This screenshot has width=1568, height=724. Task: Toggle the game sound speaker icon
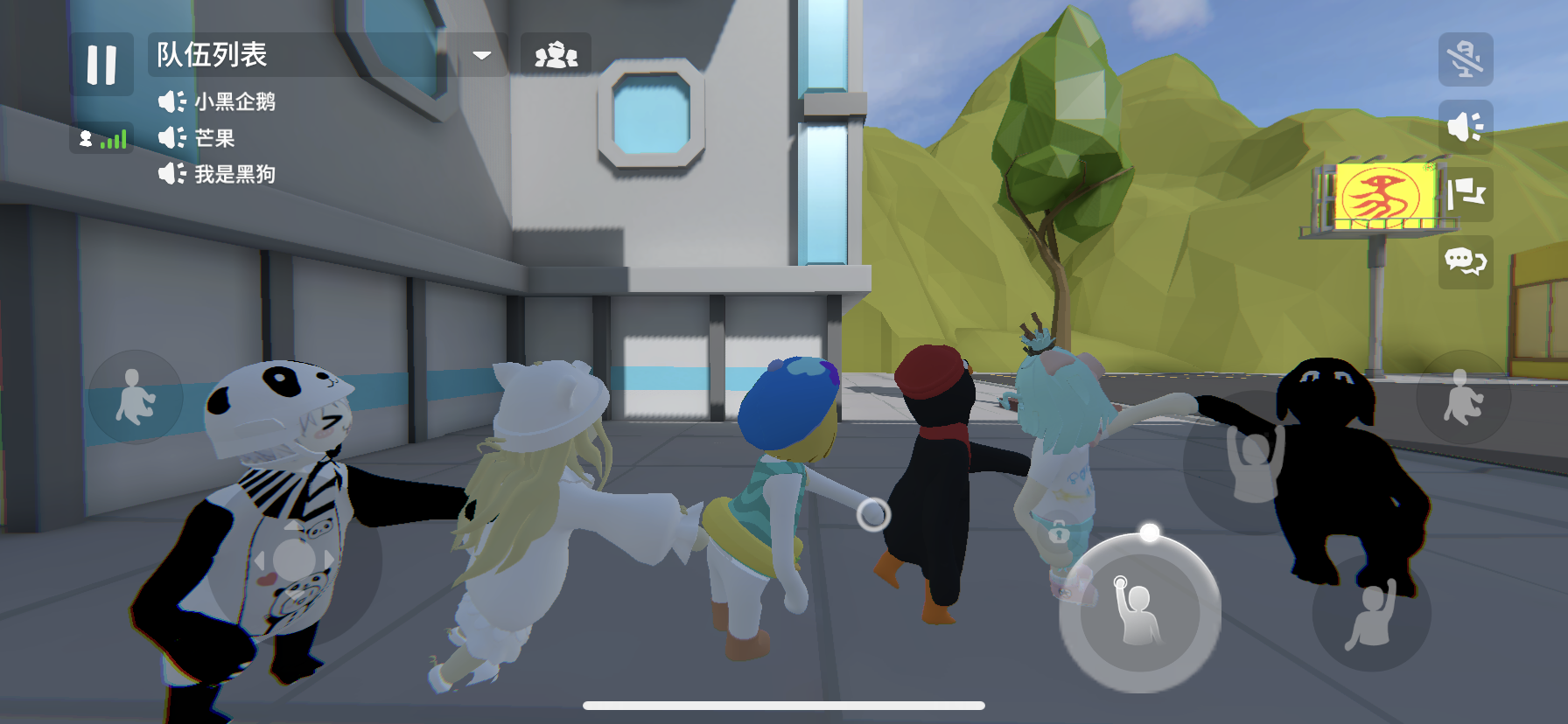click(x=1465, y=126)
